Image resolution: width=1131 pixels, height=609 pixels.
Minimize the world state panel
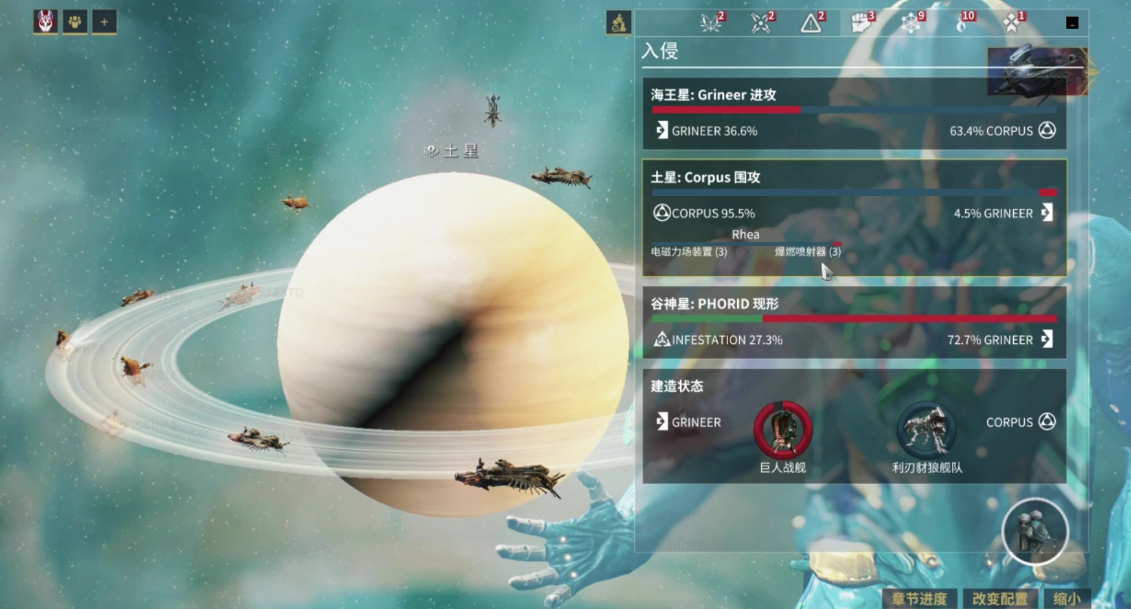(x=1072, y=22)
